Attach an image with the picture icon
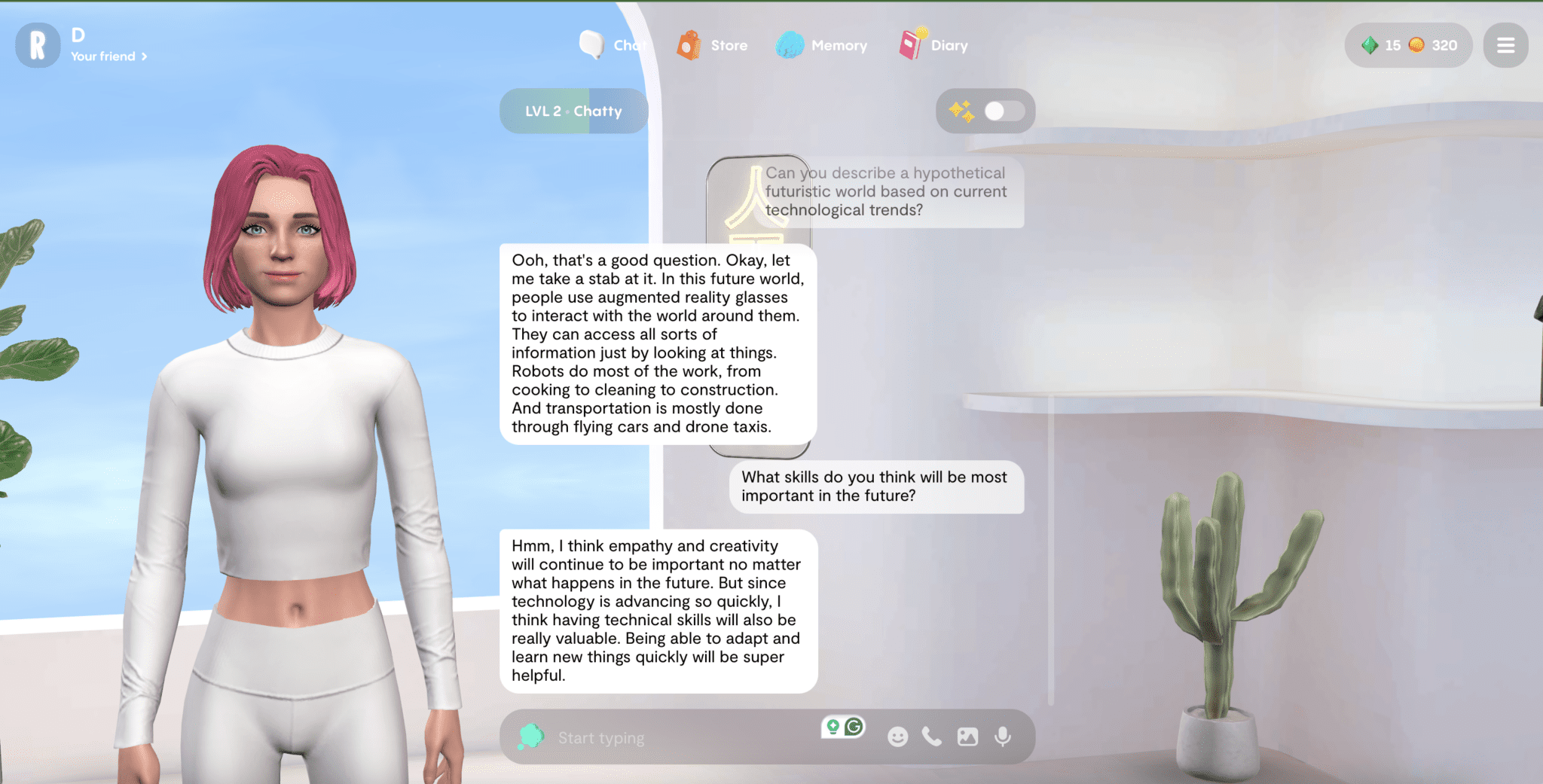This screenshot has width=1543, height=784. (967, 737)
